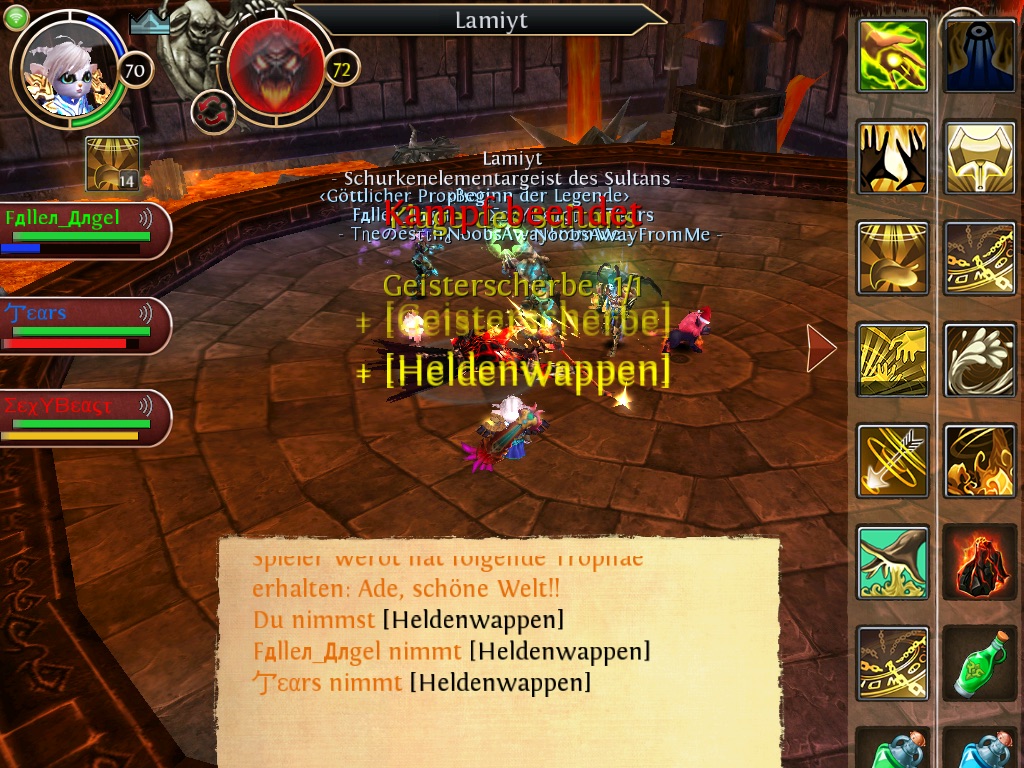Expand the skill bar with the arrow
This screenshot has width=1024, height=768.
coord(822,347)
